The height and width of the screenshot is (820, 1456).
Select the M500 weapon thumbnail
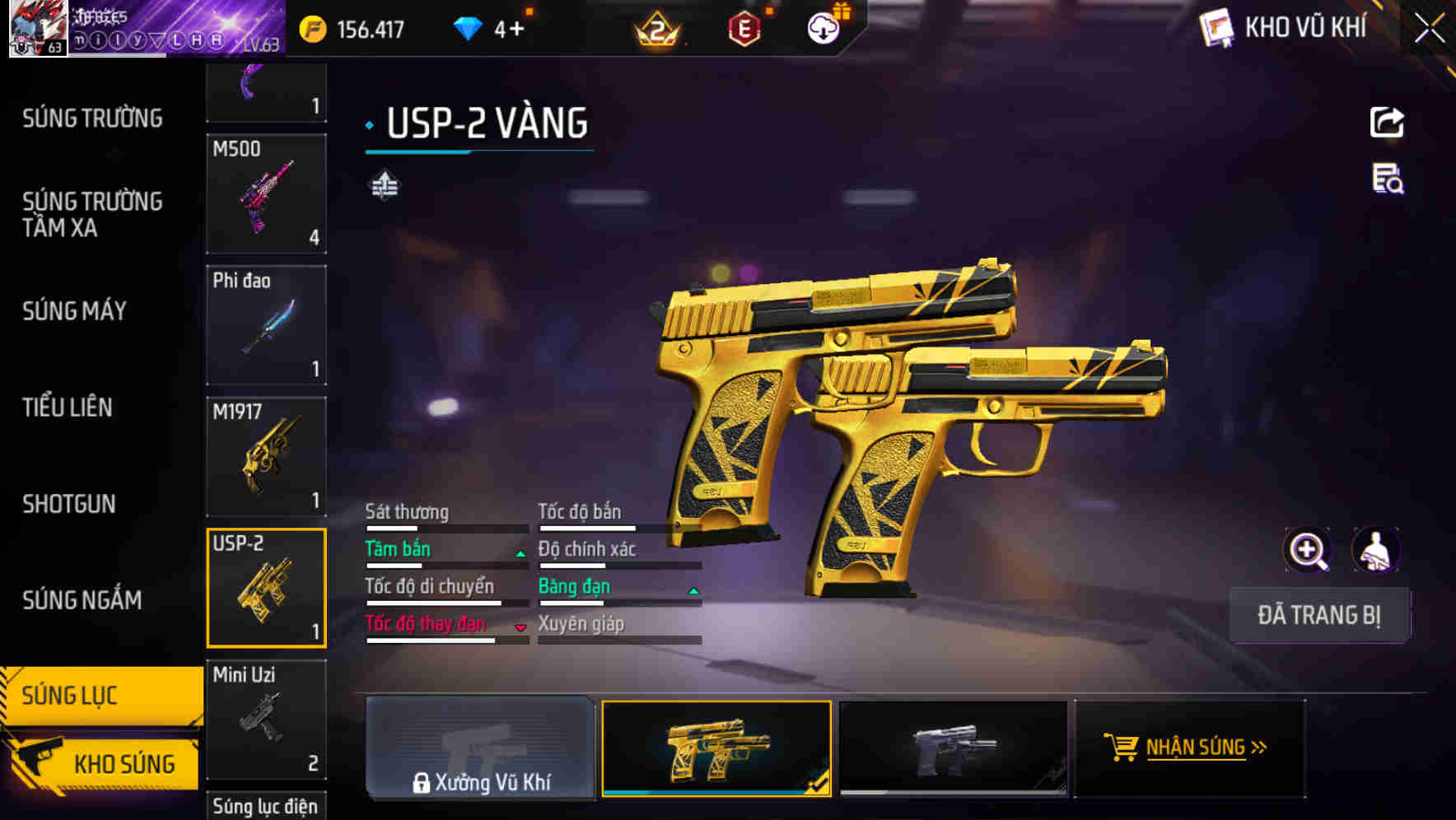point(266,194)
